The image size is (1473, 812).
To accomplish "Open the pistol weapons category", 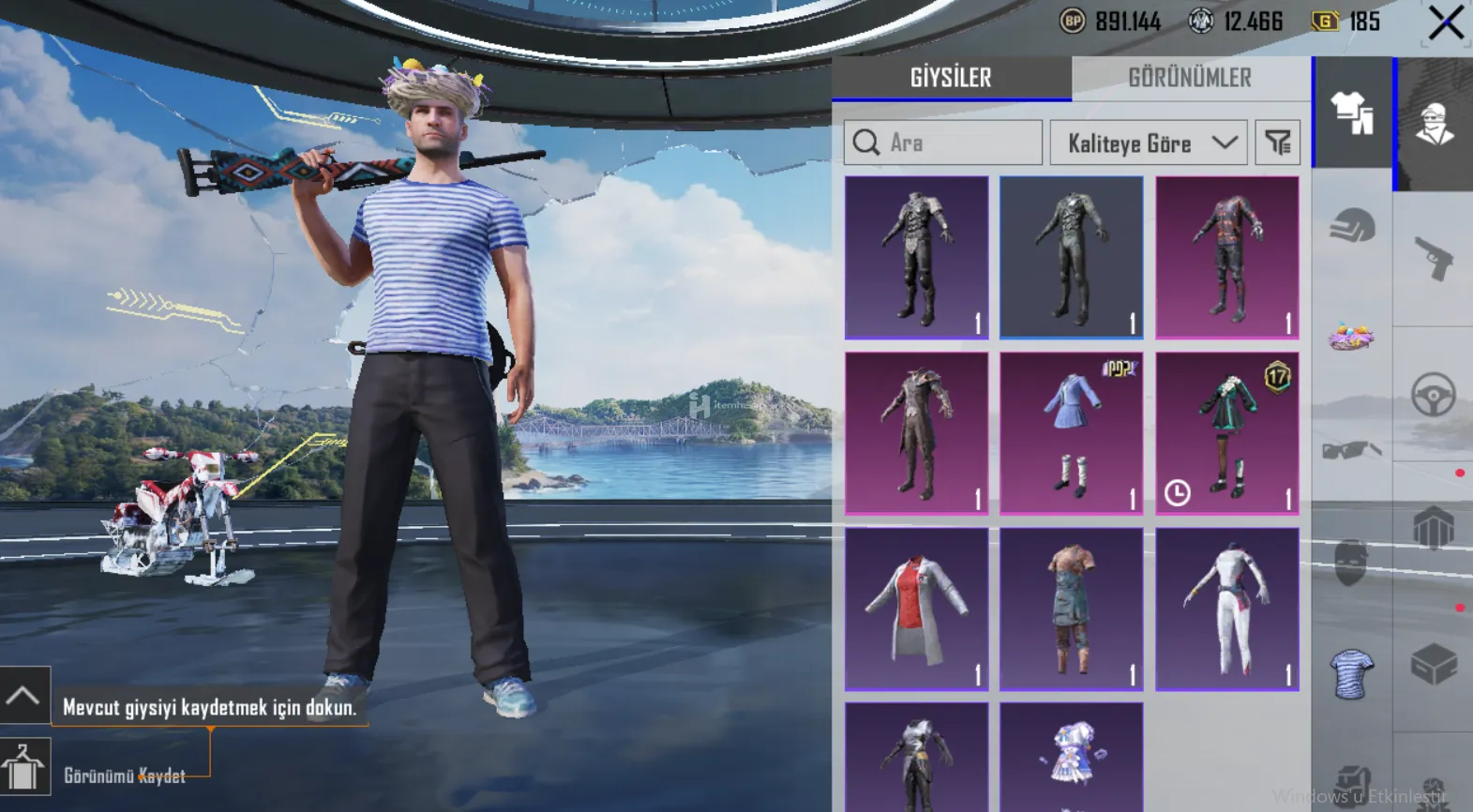I will pos(1434,258).
